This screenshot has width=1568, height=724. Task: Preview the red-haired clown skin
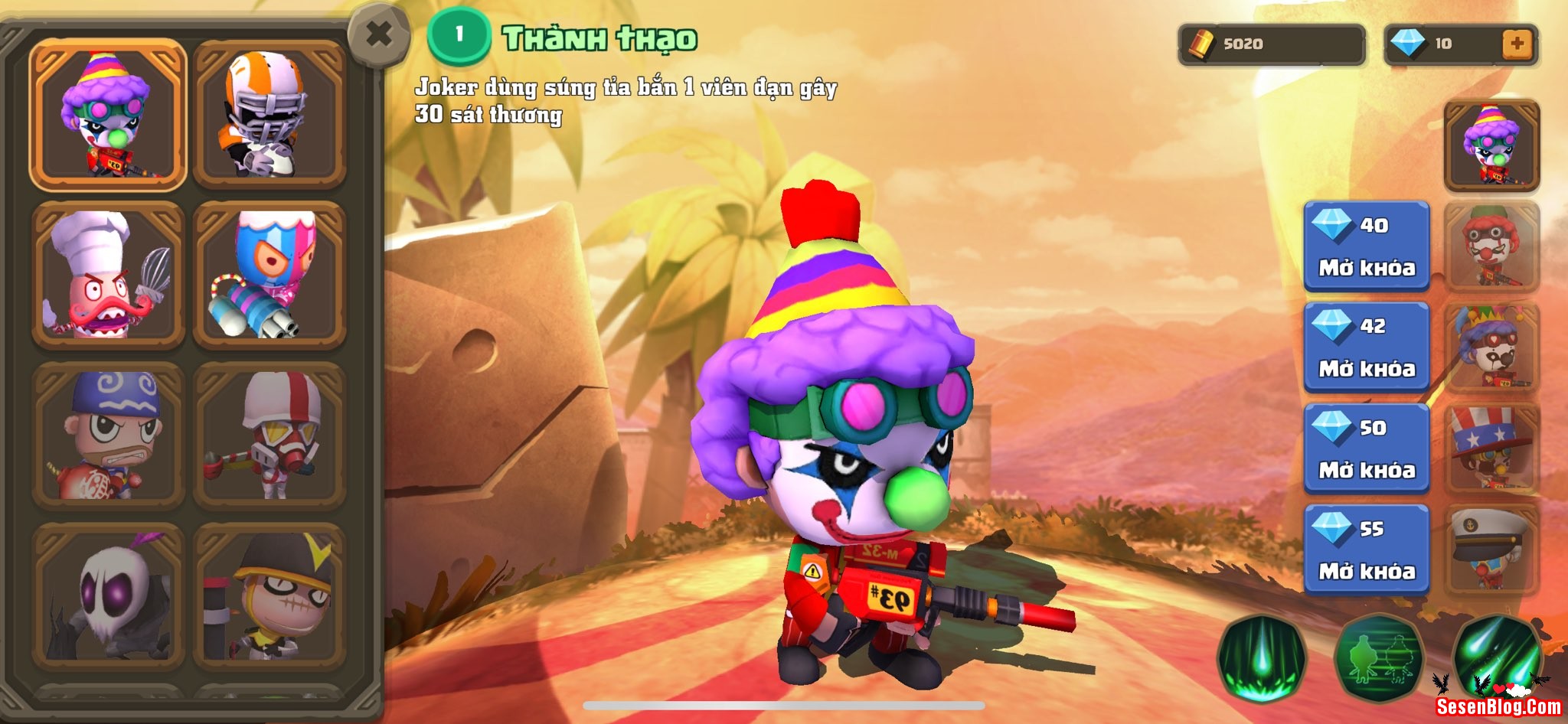[x=1491, y=246]
